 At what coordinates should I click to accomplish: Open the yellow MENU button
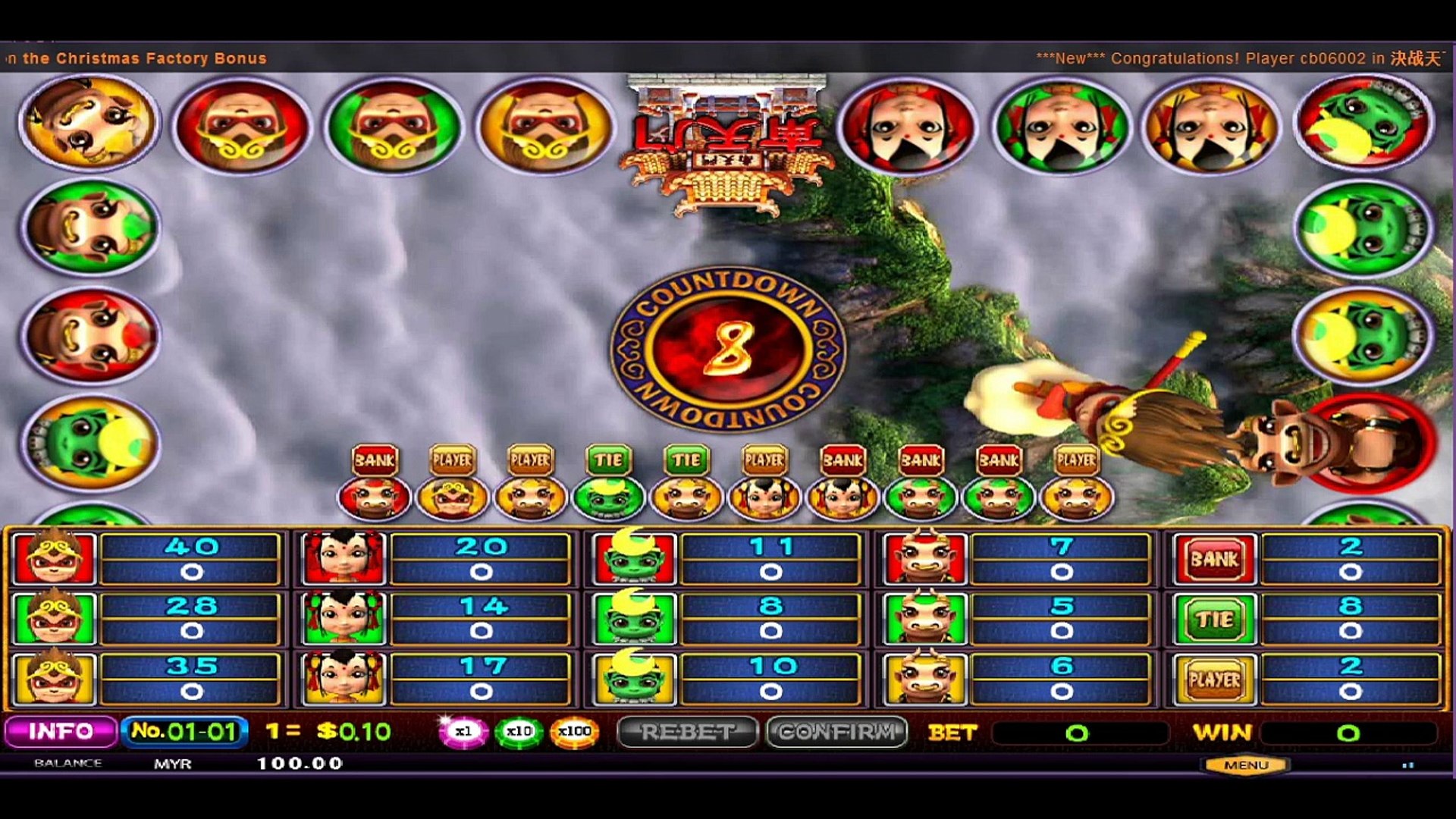(1245, 765)
